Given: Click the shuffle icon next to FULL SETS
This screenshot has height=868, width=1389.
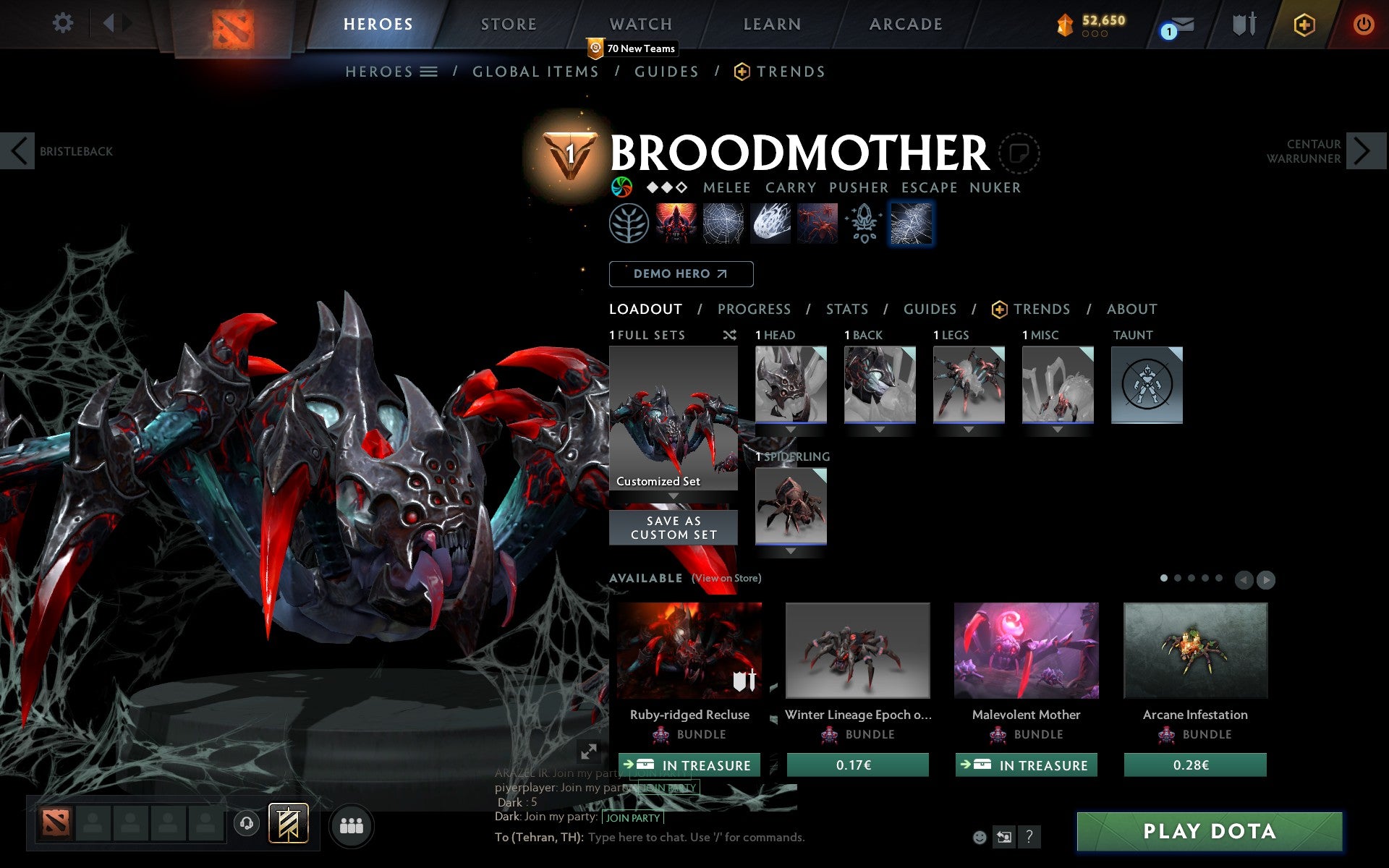Looking at the screenshot, I should coord(729,335).
